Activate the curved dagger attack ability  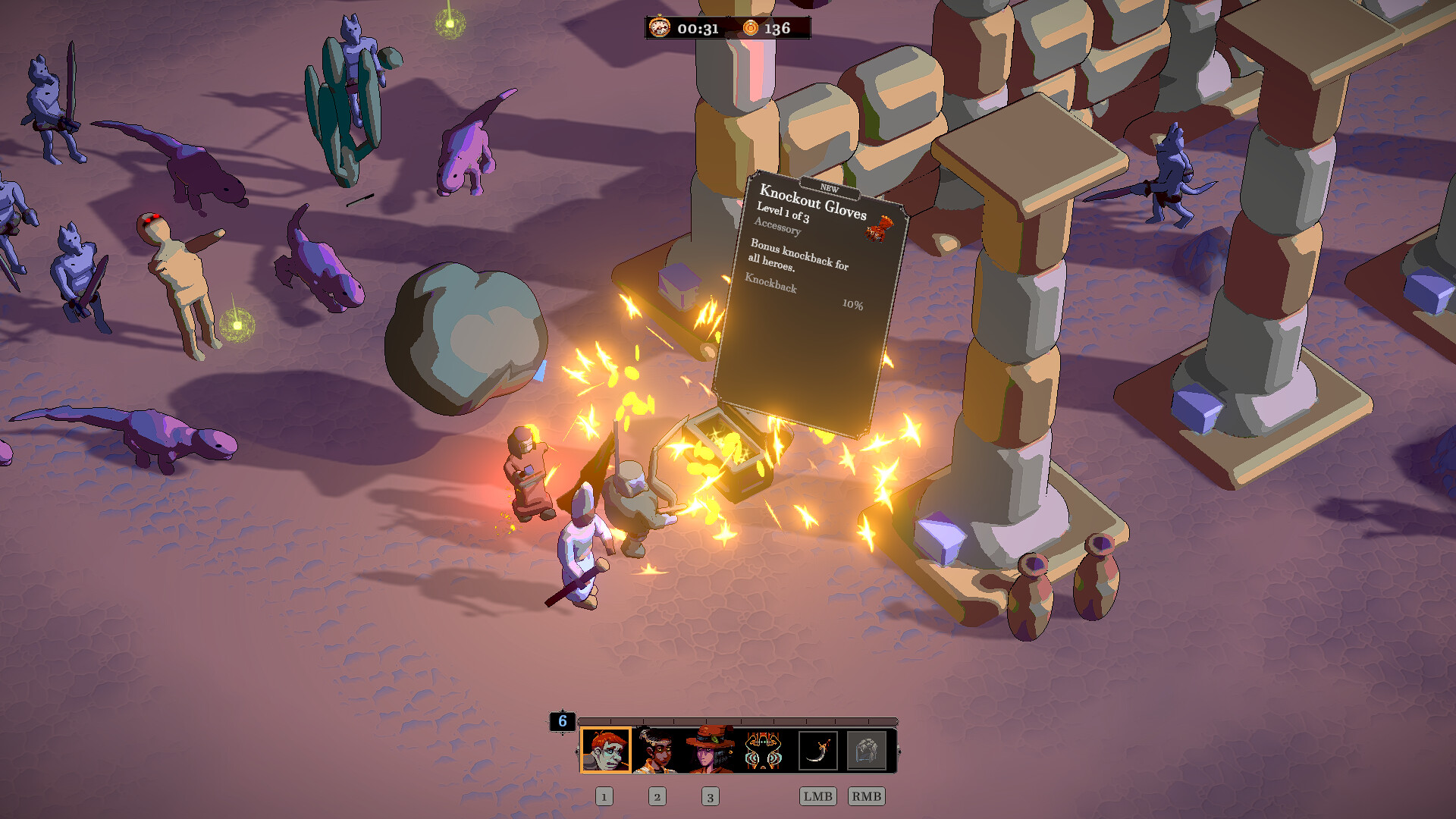(x=817, y=751)
